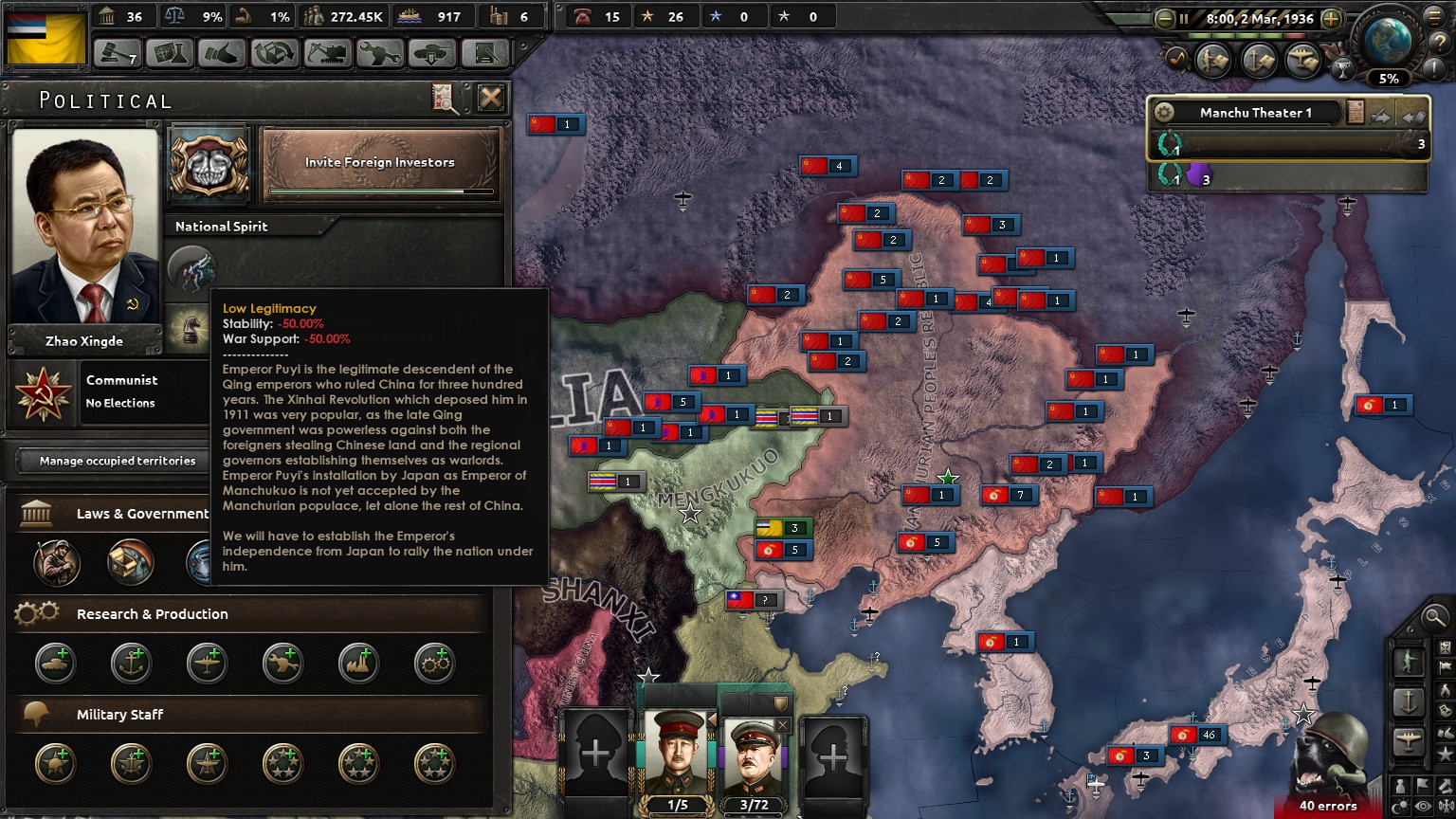This screenshot has width=1456, height=819.
Task: Toggle the music player note icon
Action: [1175, 59]
